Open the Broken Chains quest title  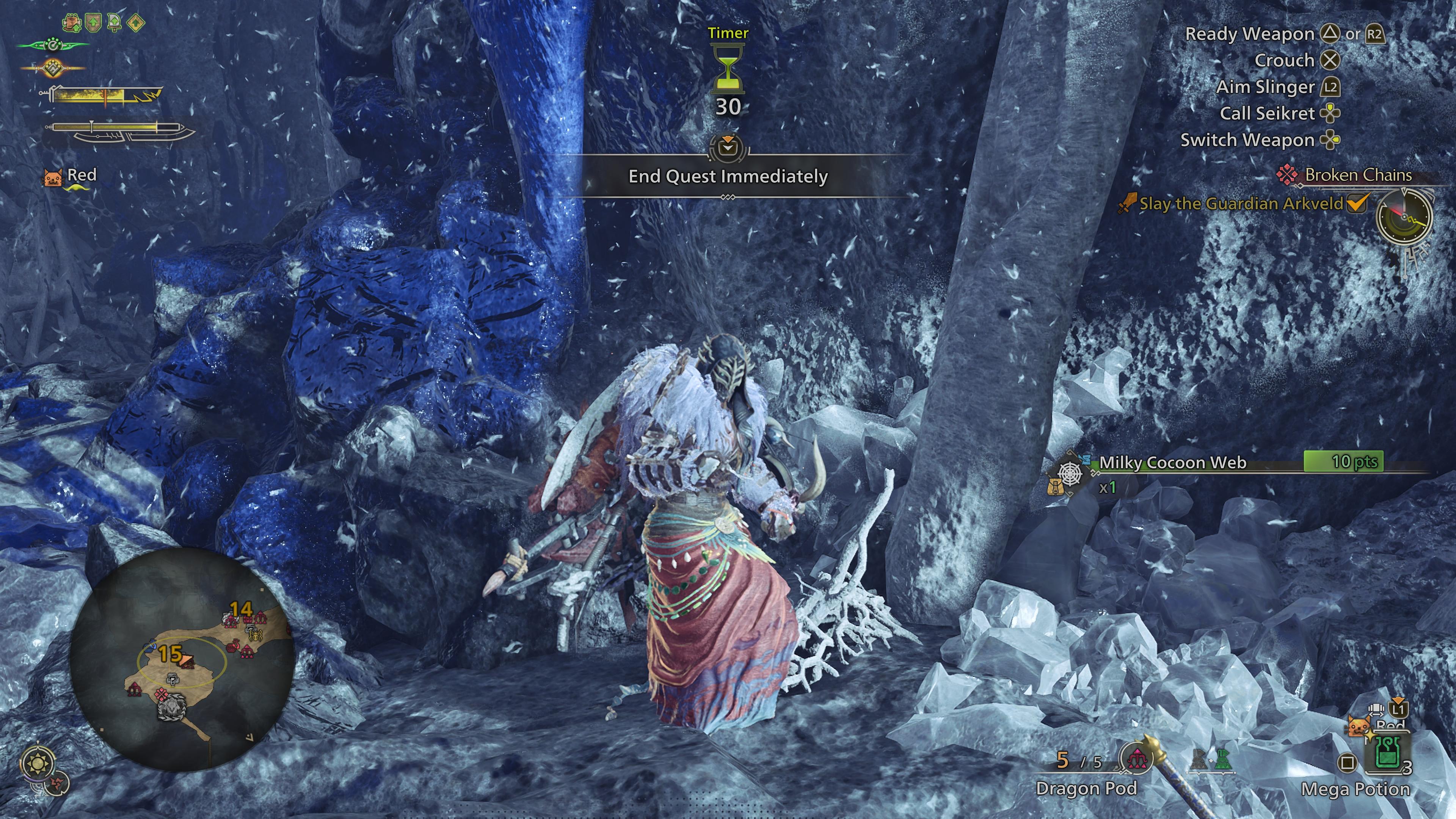1358,175
